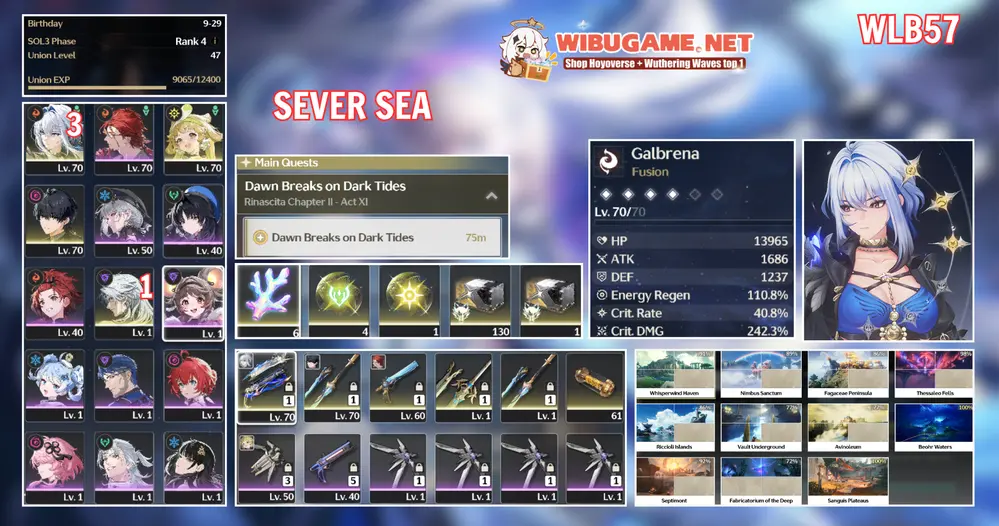The width and height of the screenshot is (999, 526).
Task: Click the info icon beside Rank 4
Action: [216, 41]
